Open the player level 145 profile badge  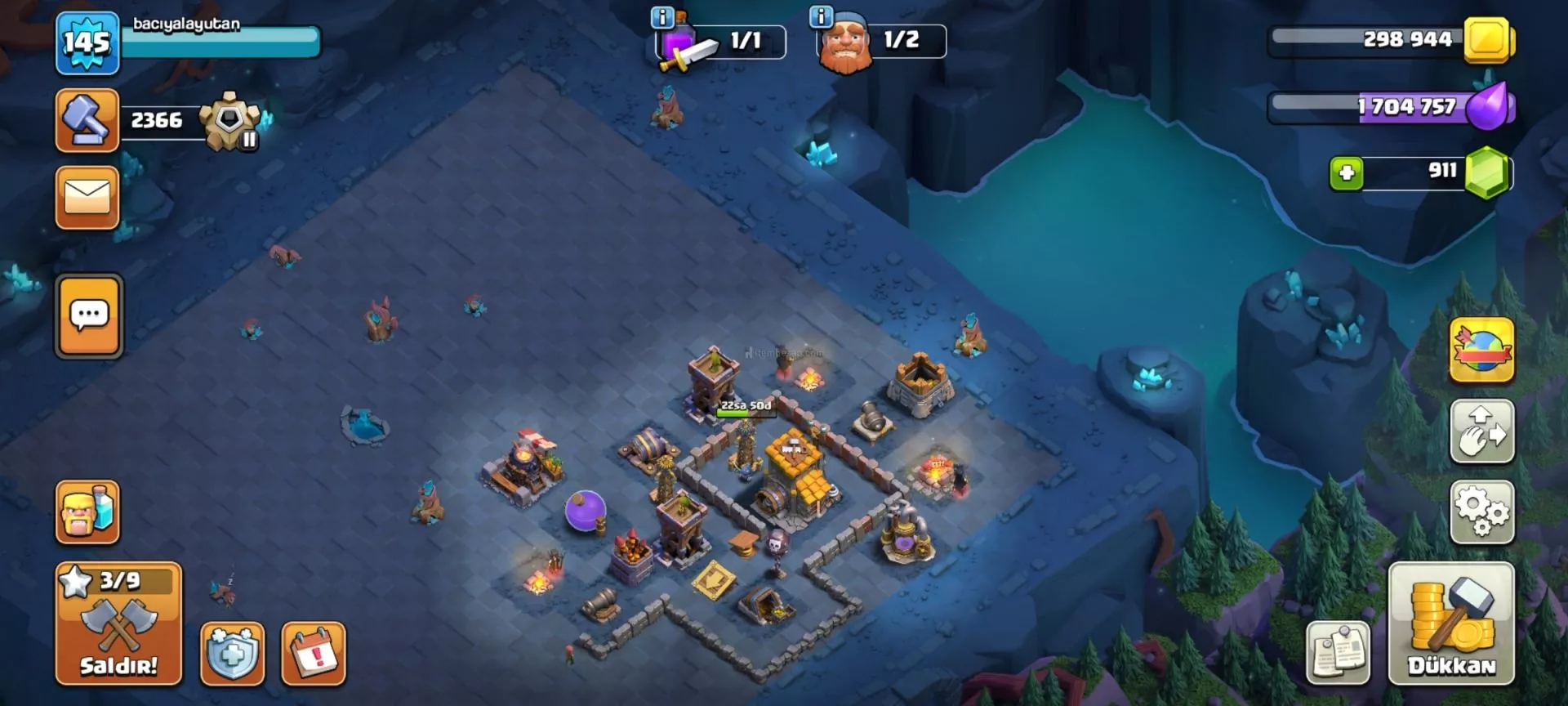tap(87, 42)
